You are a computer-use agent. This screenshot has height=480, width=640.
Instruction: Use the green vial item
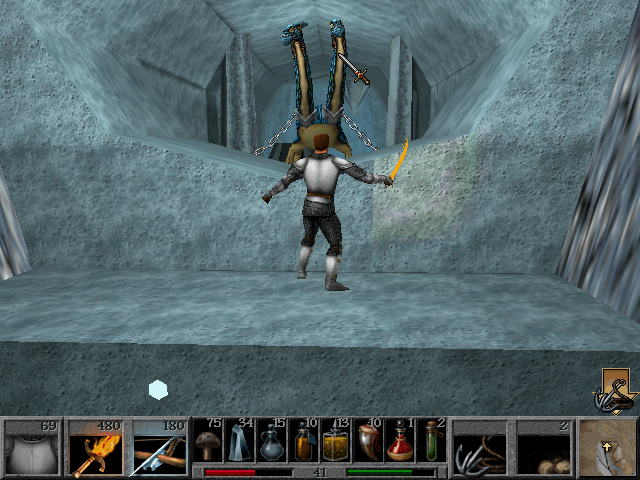point(430,441)
